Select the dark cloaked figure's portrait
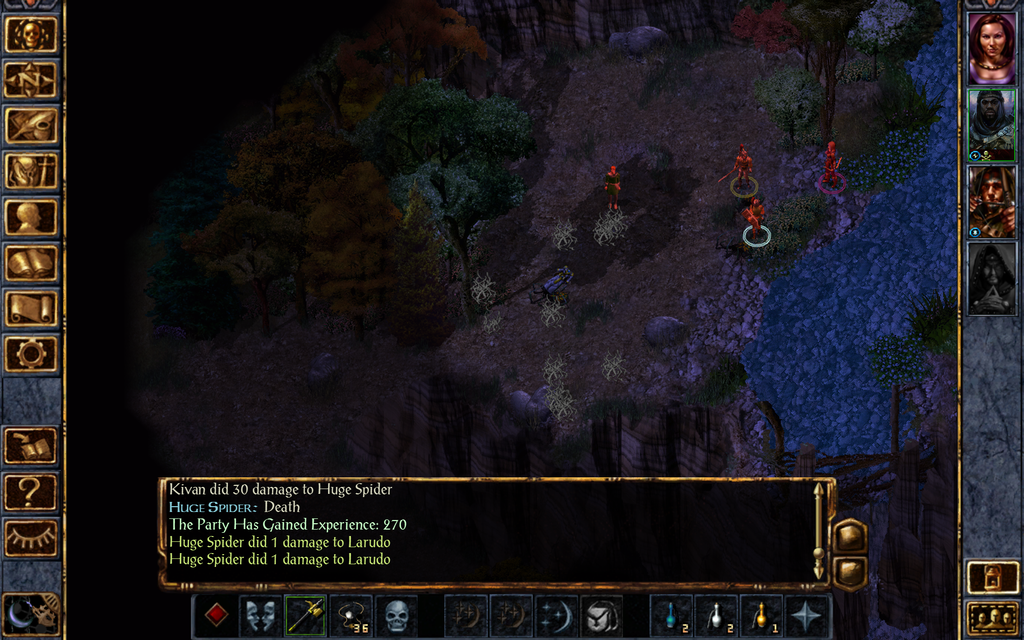The width and height of the screenshot is (1024, 640). [991, 278]
